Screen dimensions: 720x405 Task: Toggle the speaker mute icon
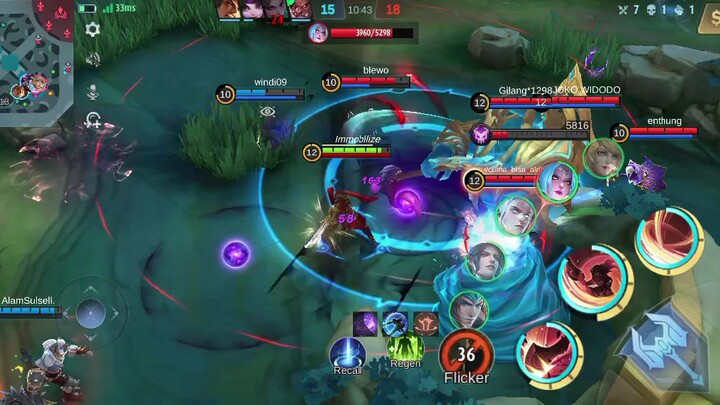93,60
